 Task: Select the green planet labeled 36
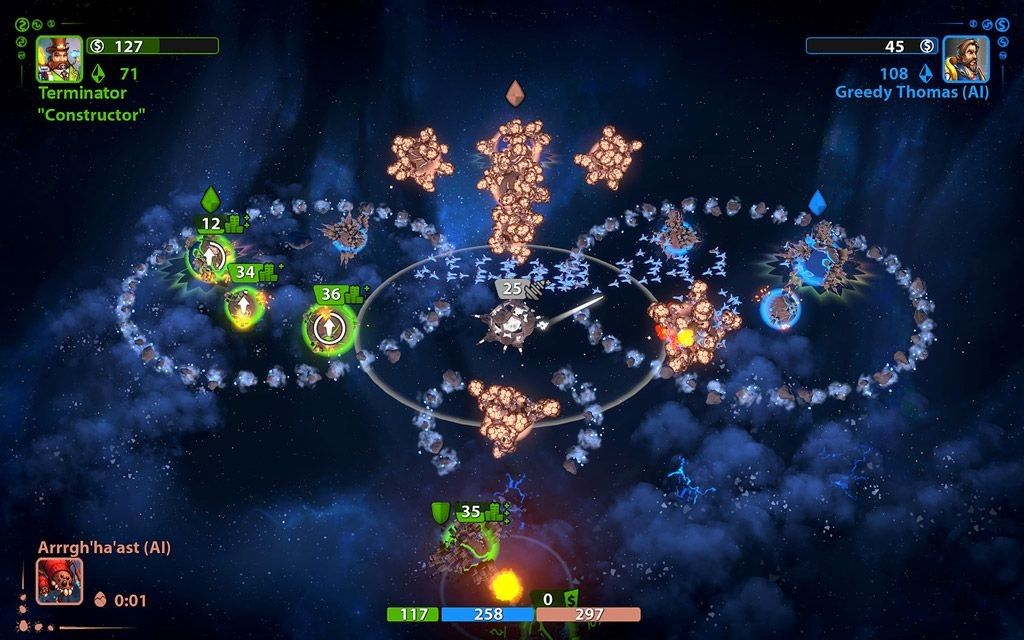click(x=327, y=328)
